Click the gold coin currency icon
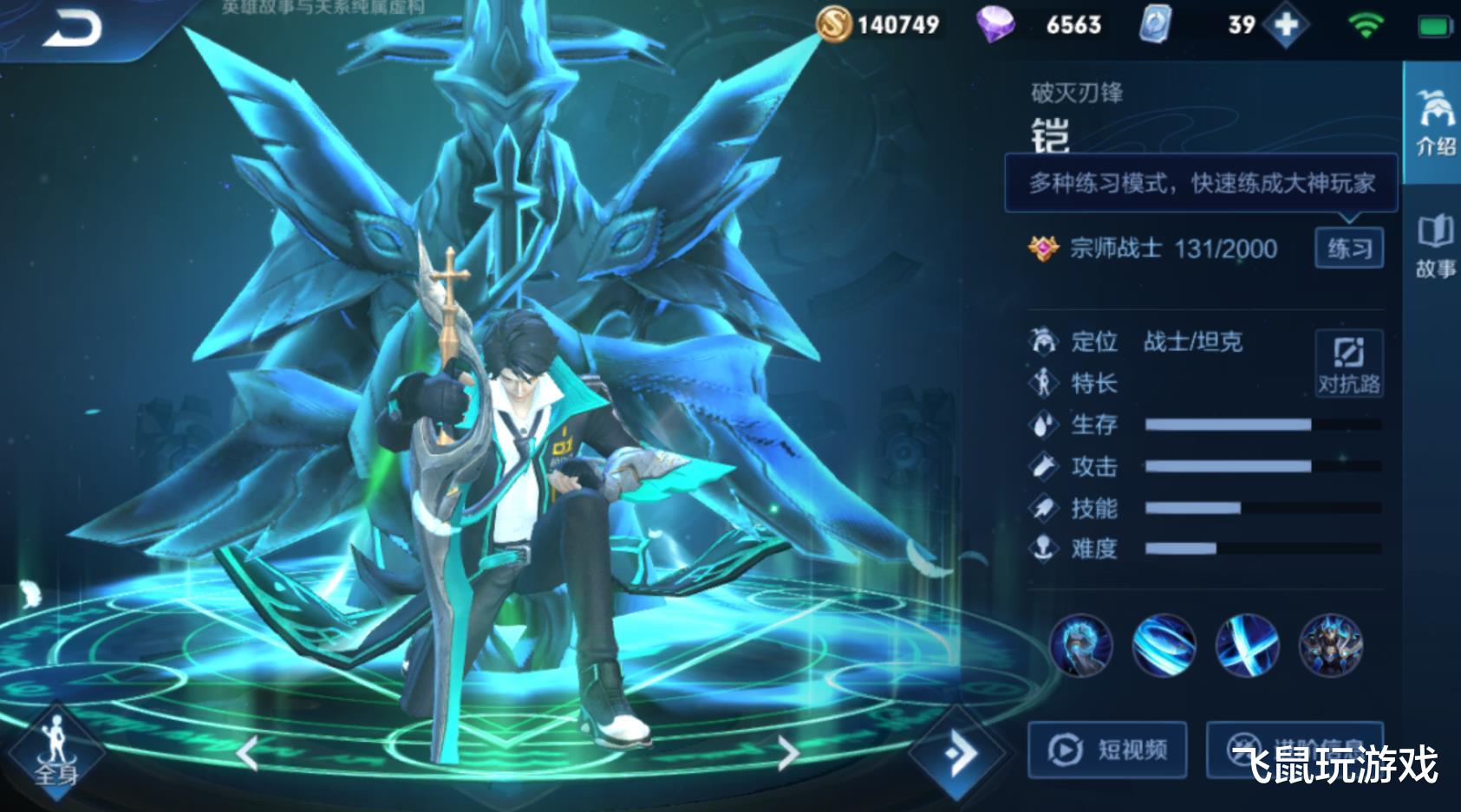Viewport: 1461px width, 812px height. pyautogui.click(x=835, y=26)
